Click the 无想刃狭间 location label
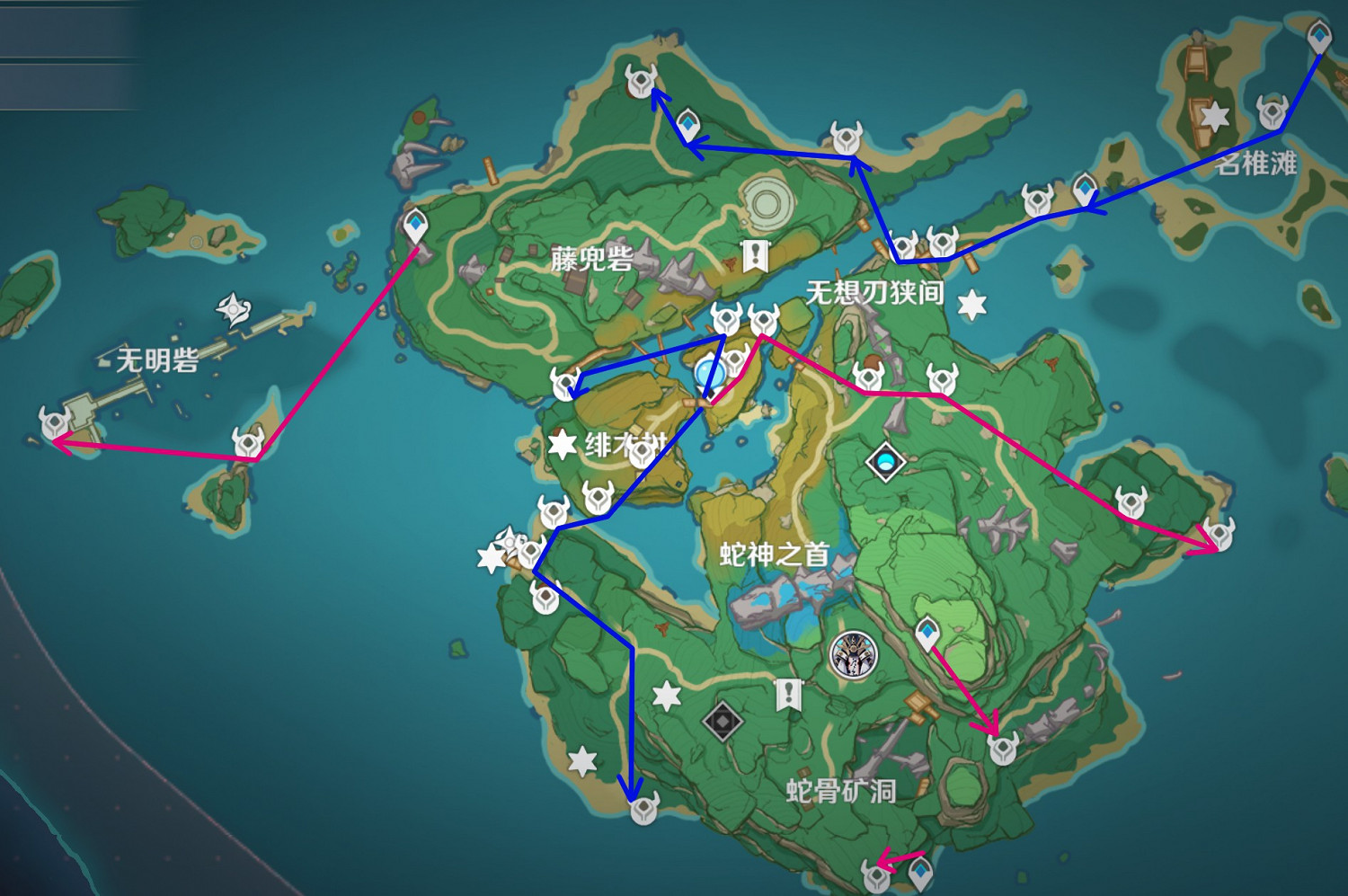The height and width of the screenshot is (896, 1348). pos(876,290)
